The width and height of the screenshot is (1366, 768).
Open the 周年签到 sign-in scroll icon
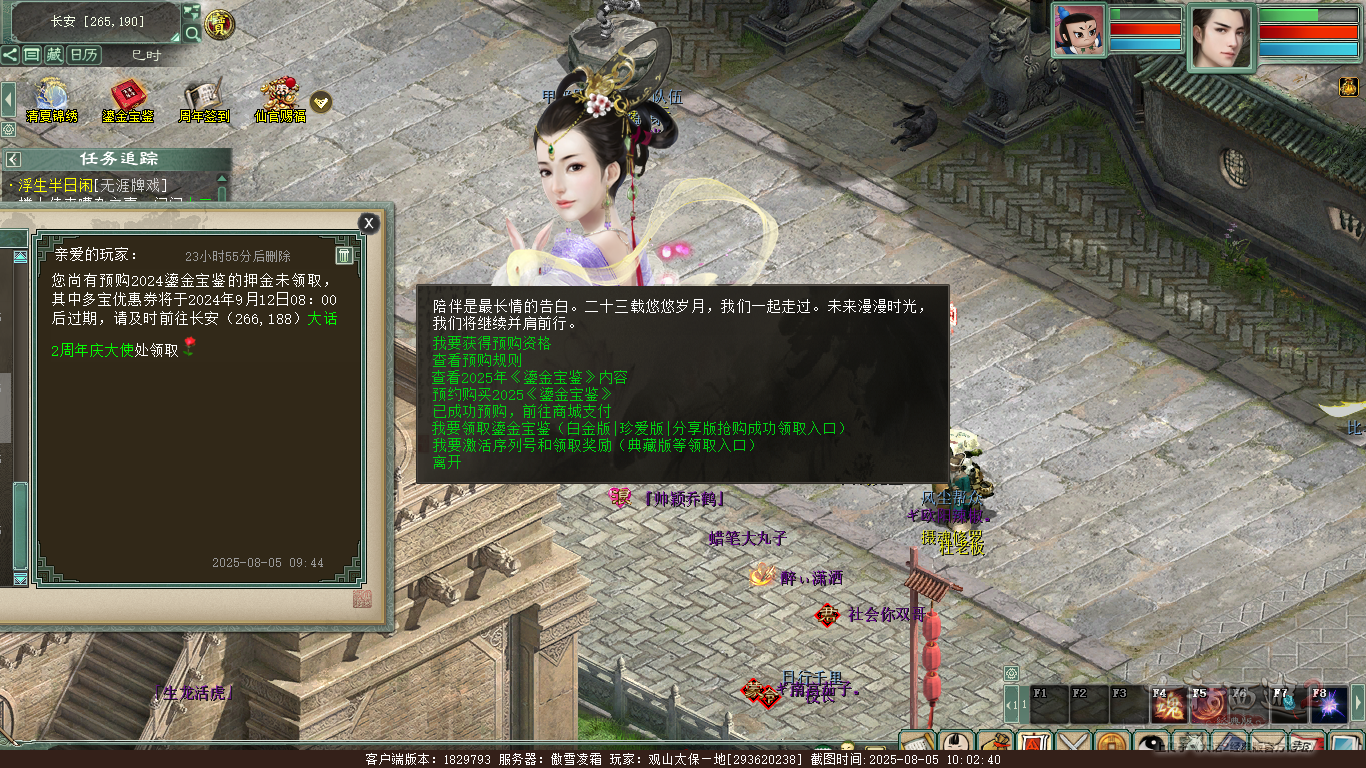point(204,101)
